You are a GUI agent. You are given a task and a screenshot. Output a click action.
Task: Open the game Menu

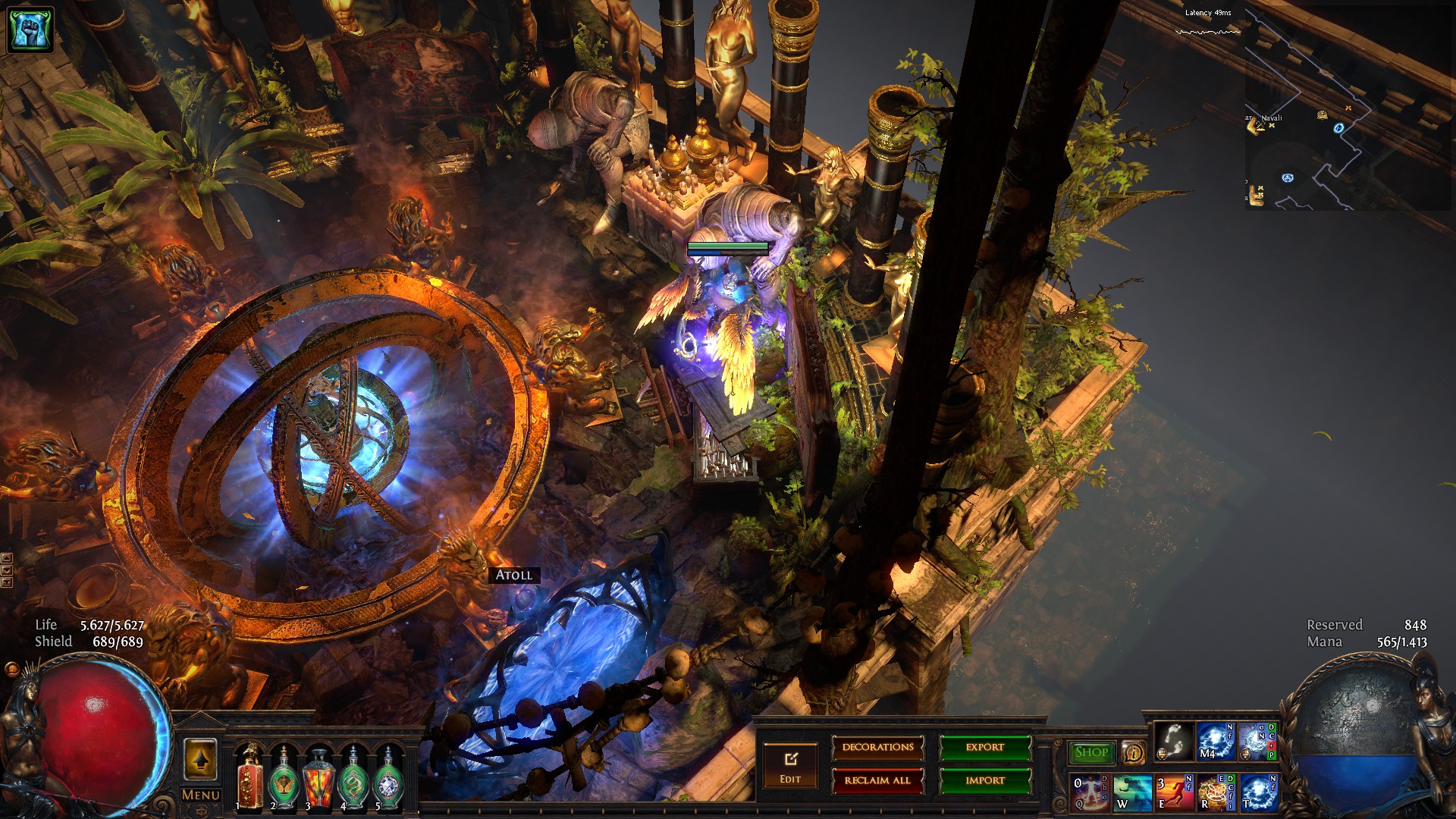click(201, 795)
